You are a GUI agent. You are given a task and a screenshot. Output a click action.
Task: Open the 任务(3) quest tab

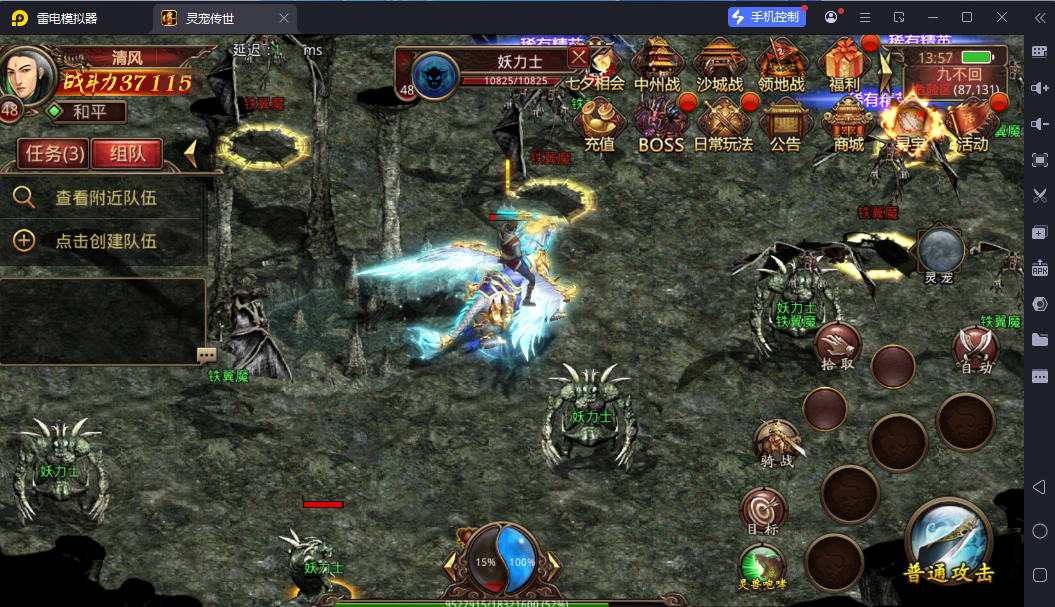click(x=54, y=154)
